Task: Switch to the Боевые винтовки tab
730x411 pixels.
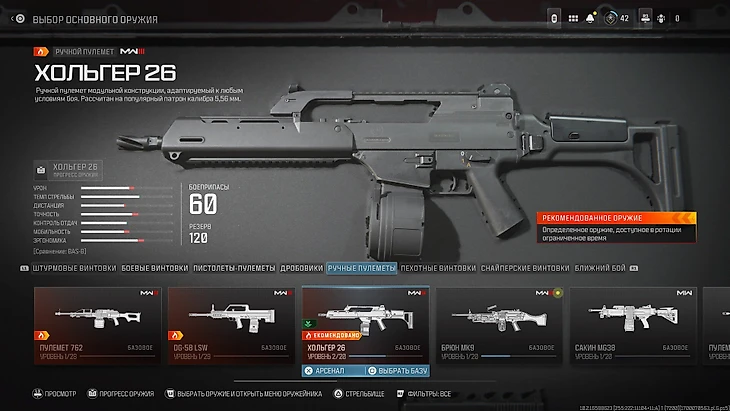Action: [154, 268]
